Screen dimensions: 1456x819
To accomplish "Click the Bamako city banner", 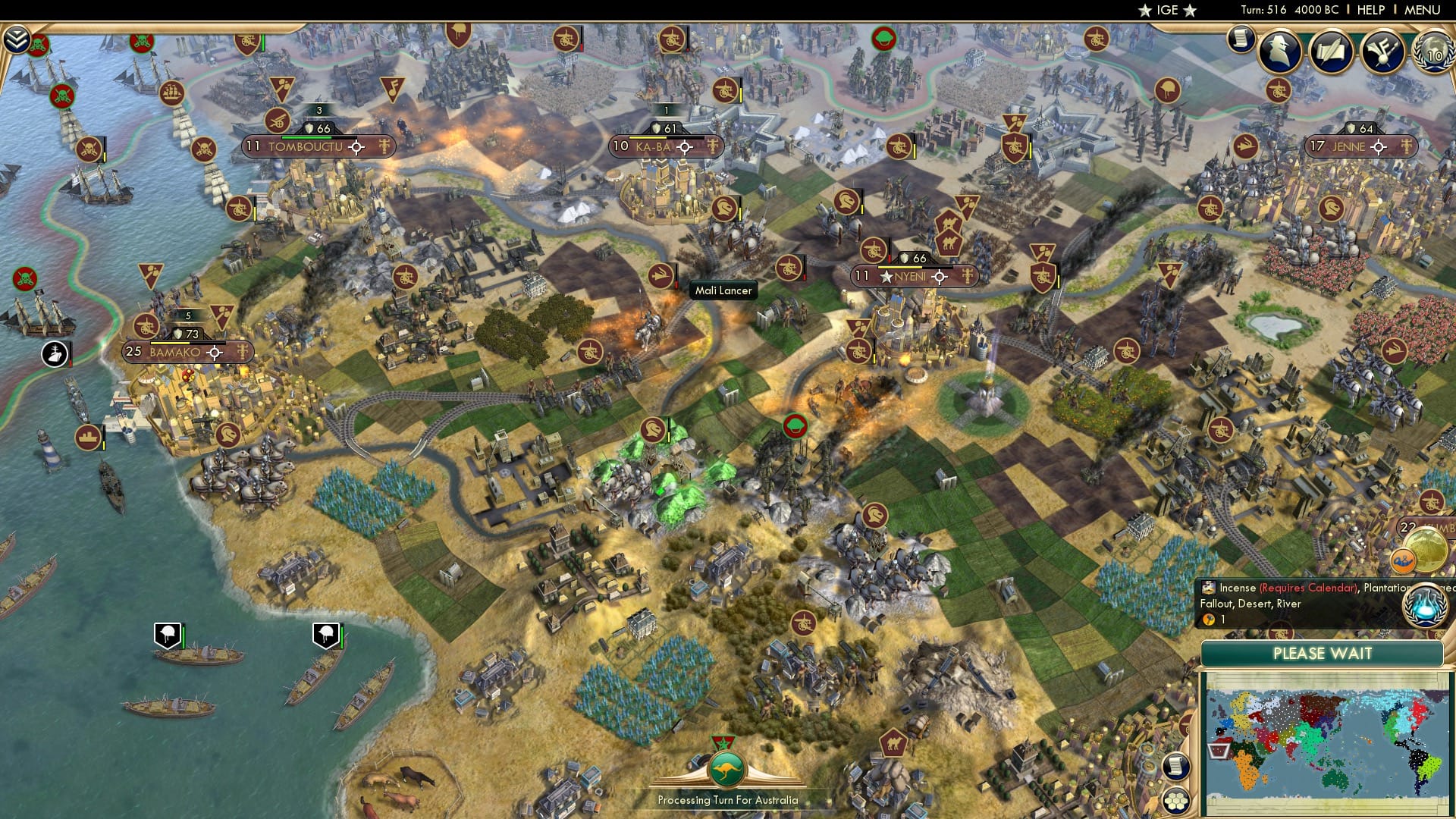I will 174,352.
